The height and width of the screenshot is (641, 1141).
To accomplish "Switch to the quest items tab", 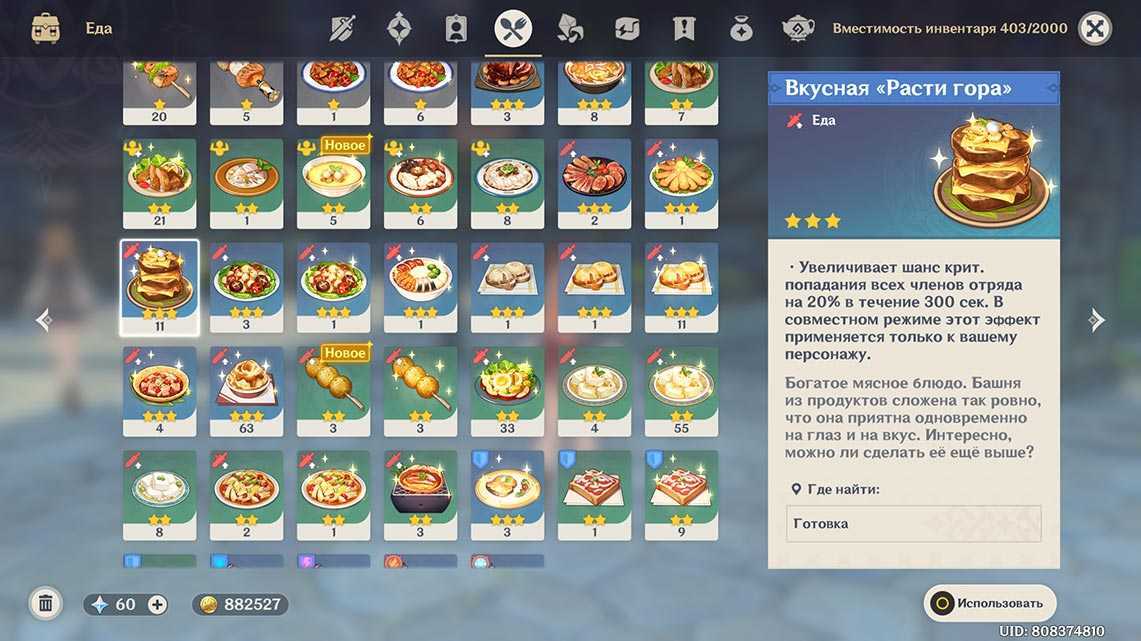I will point(684,29).
